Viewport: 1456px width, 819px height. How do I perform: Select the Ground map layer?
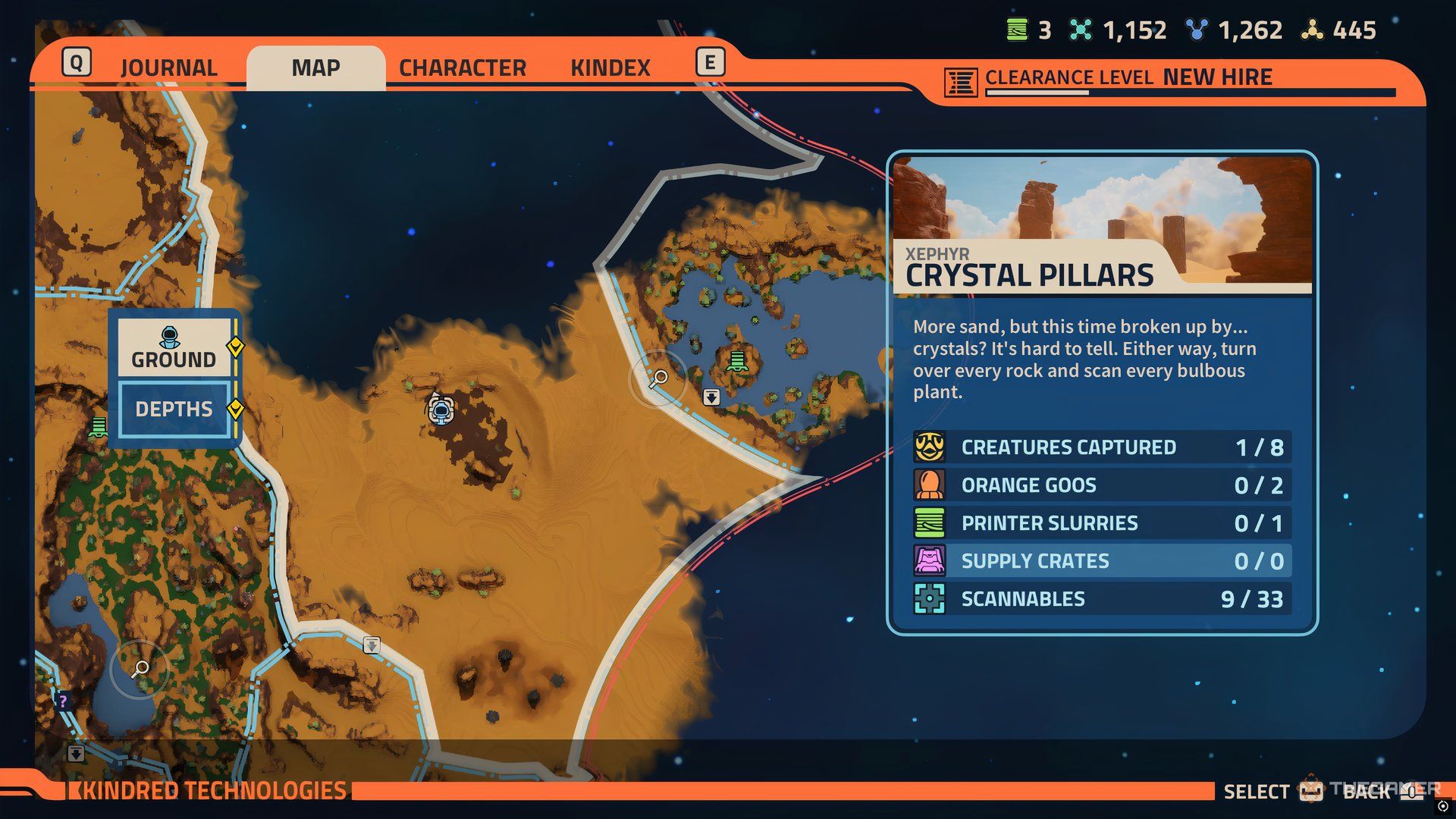click(x=174, y=348)
